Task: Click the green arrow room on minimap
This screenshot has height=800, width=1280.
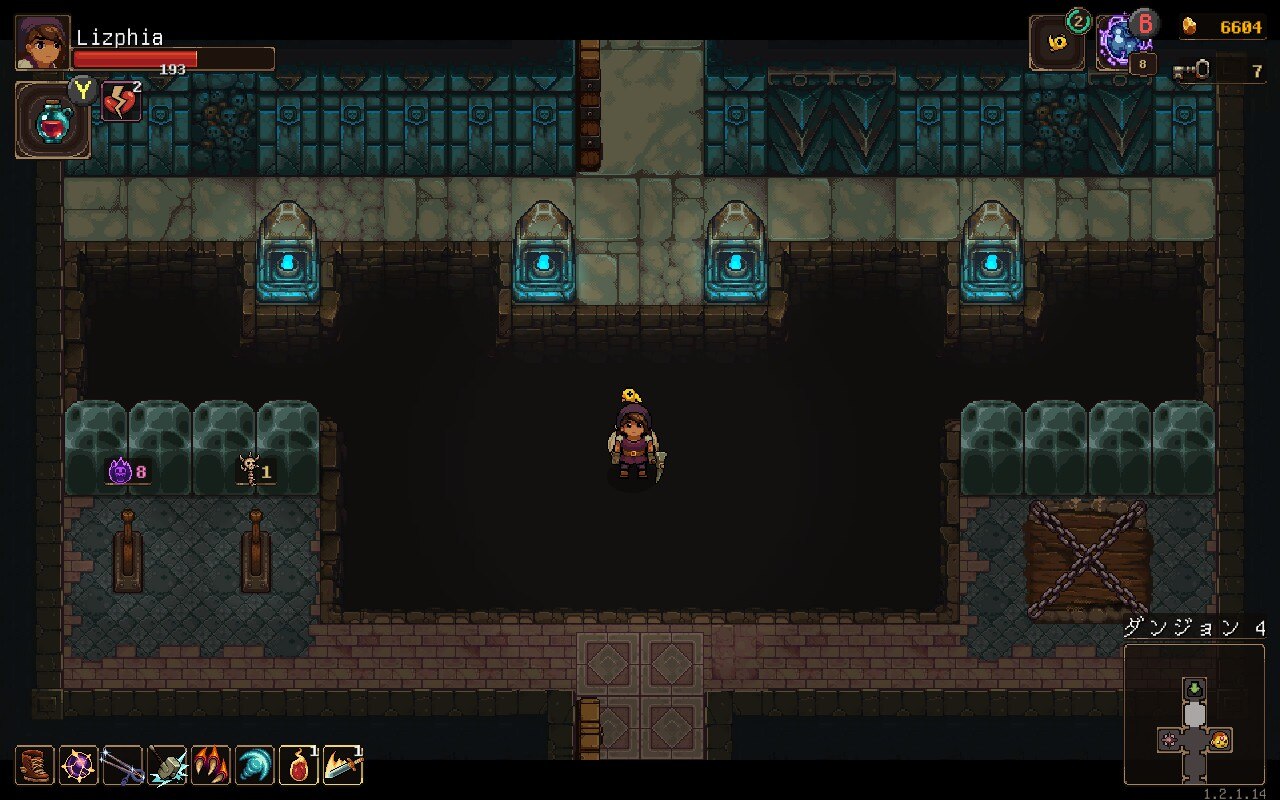Action: 1195,689
